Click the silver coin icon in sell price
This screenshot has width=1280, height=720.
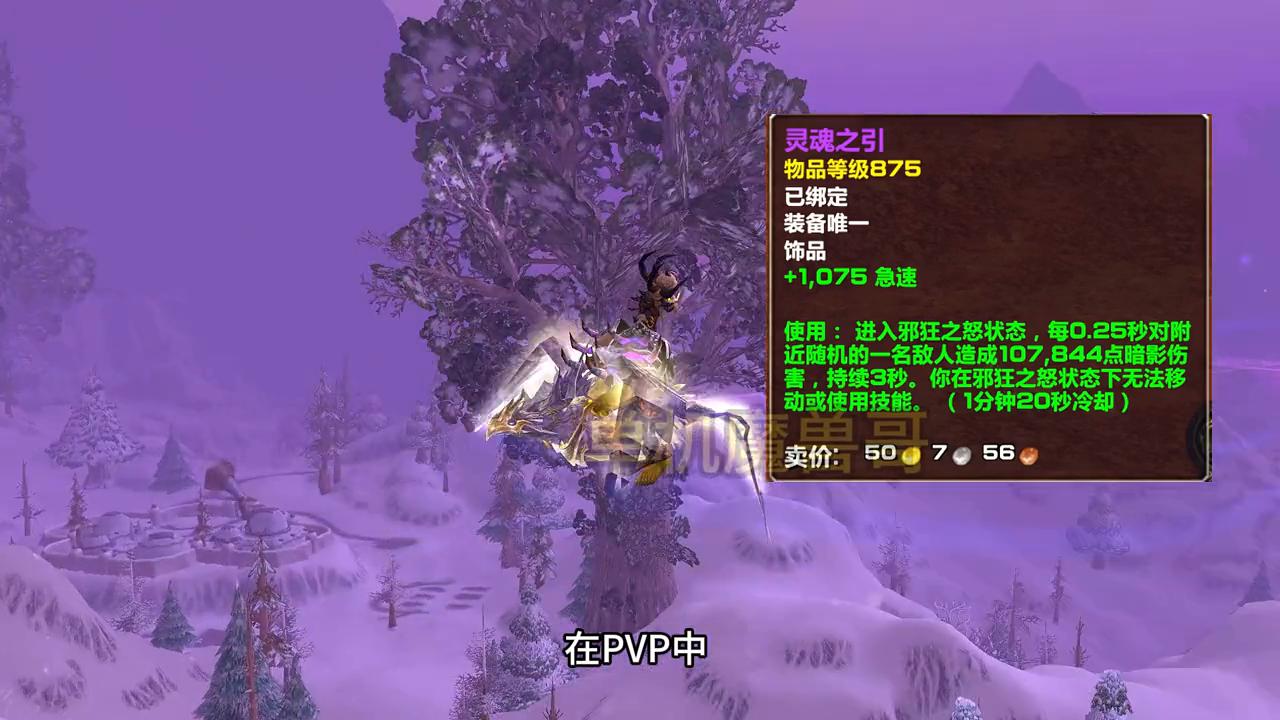(962, 454)
